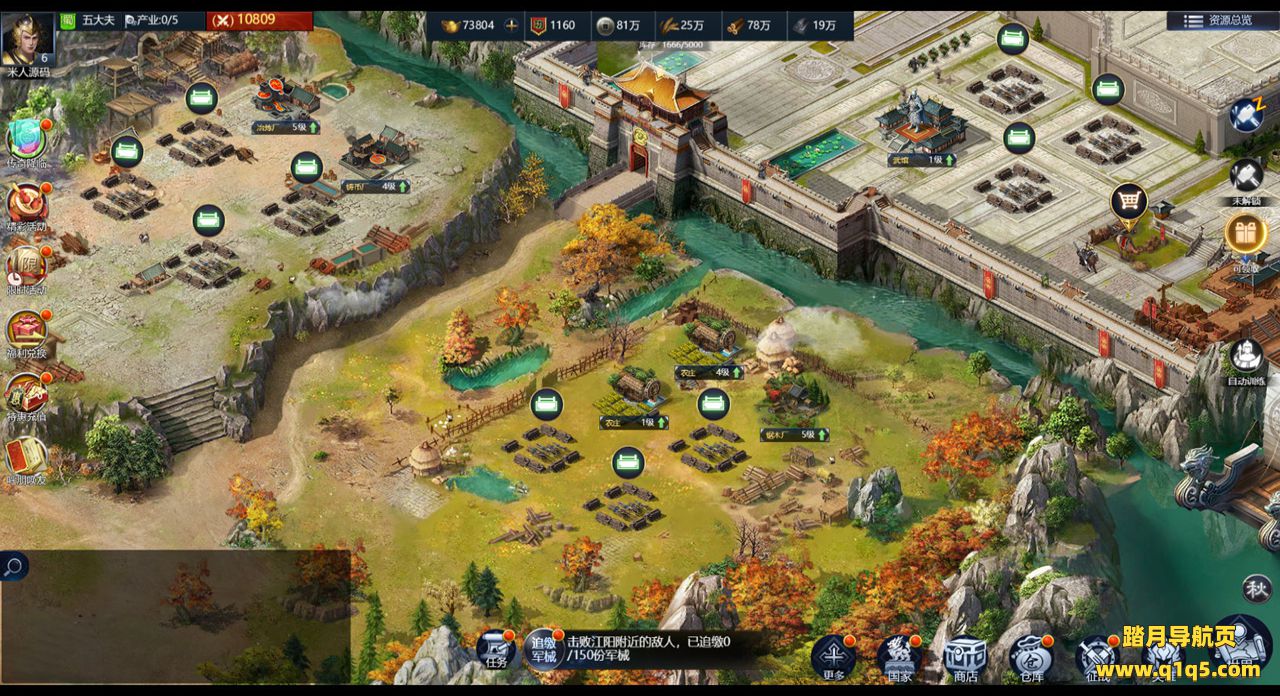The width and height of the screenshot is (1280, 696).
Task: Expand the 更多 more menu
Action: coord(833,655)
